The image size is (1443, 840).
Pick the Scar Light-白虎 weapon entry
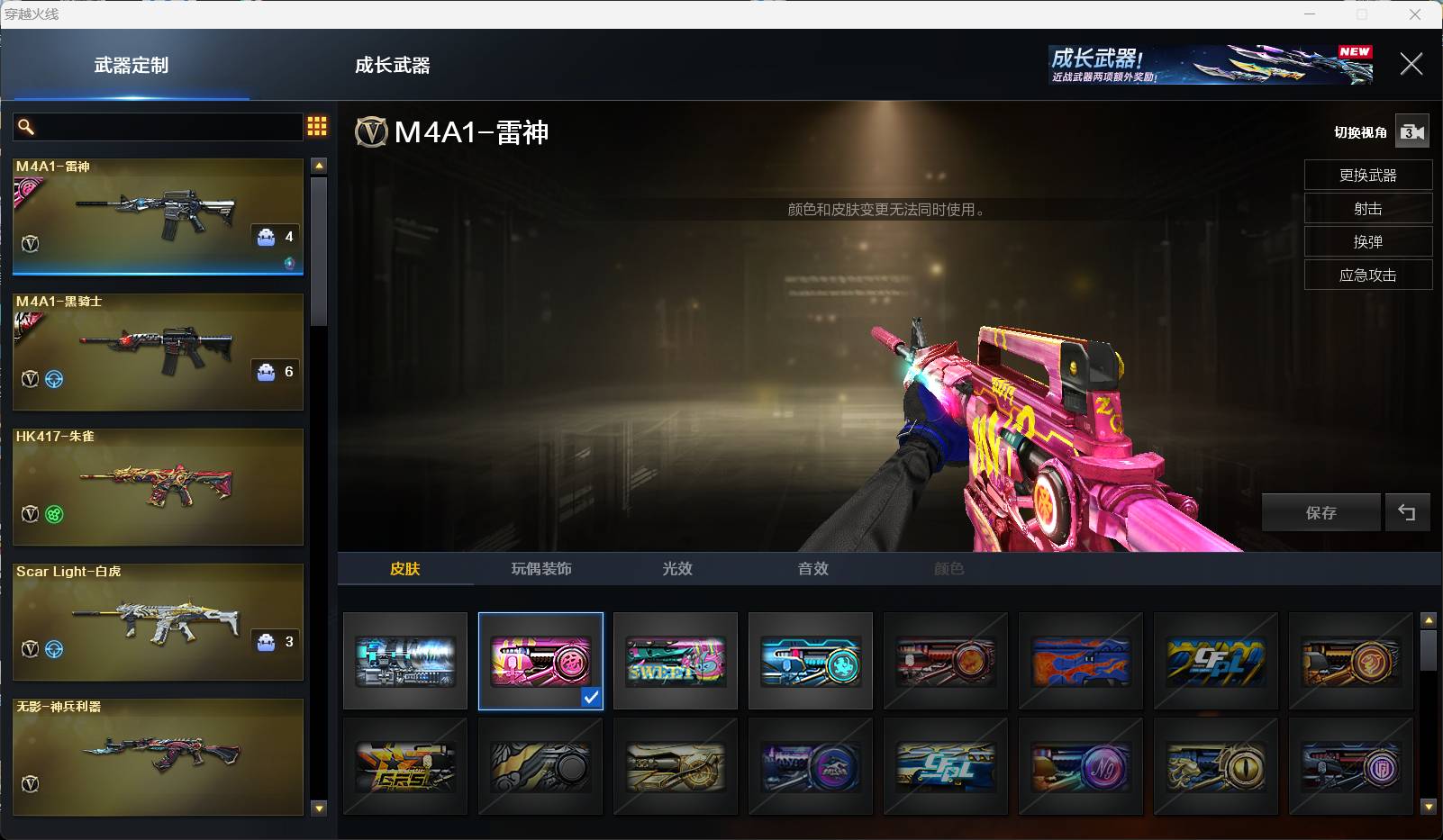(158, 621)
